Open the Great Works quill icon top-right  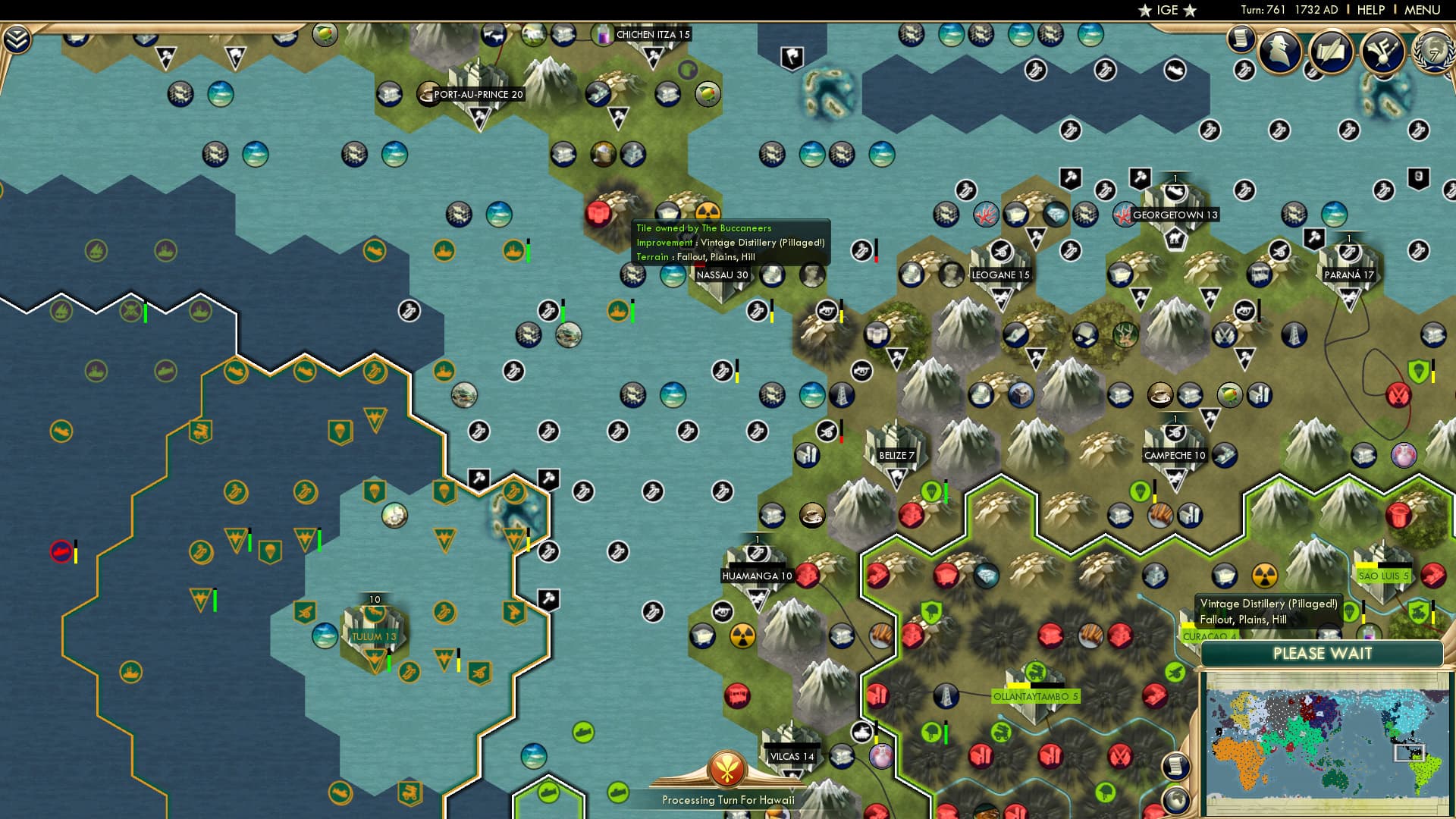1332,52
